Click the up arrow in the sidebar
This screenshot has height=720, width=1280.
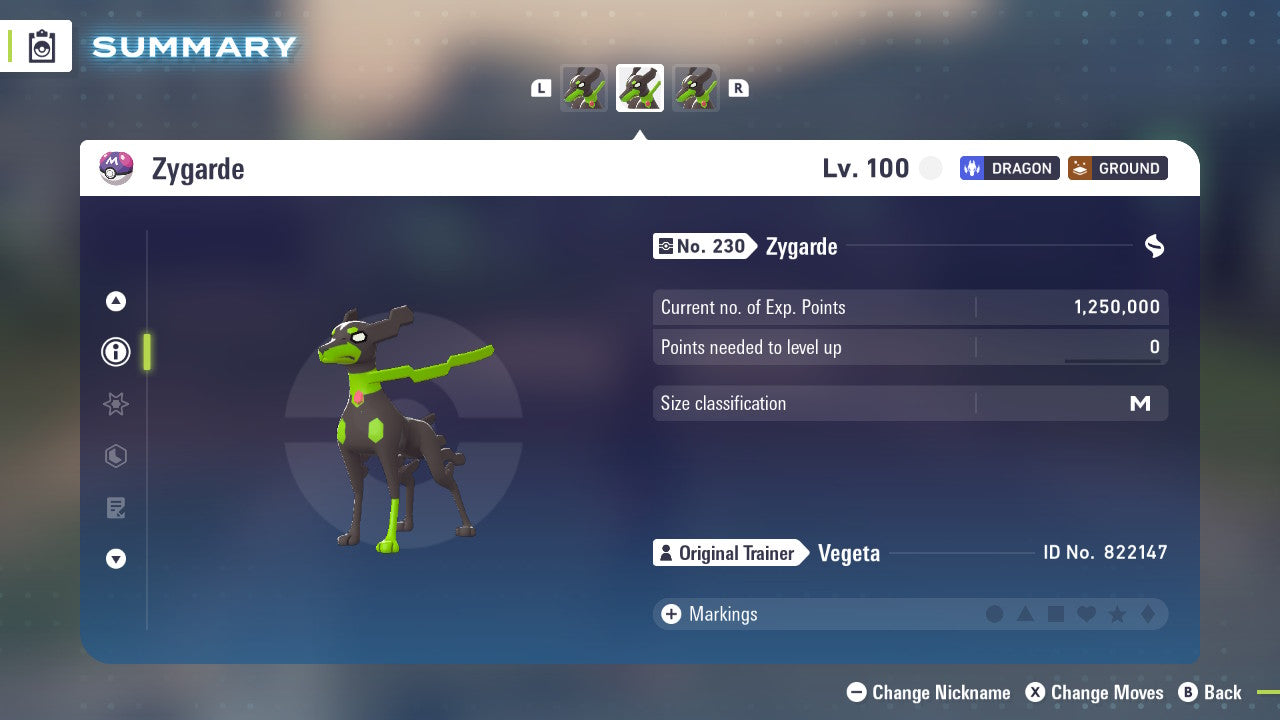(115, 301)
